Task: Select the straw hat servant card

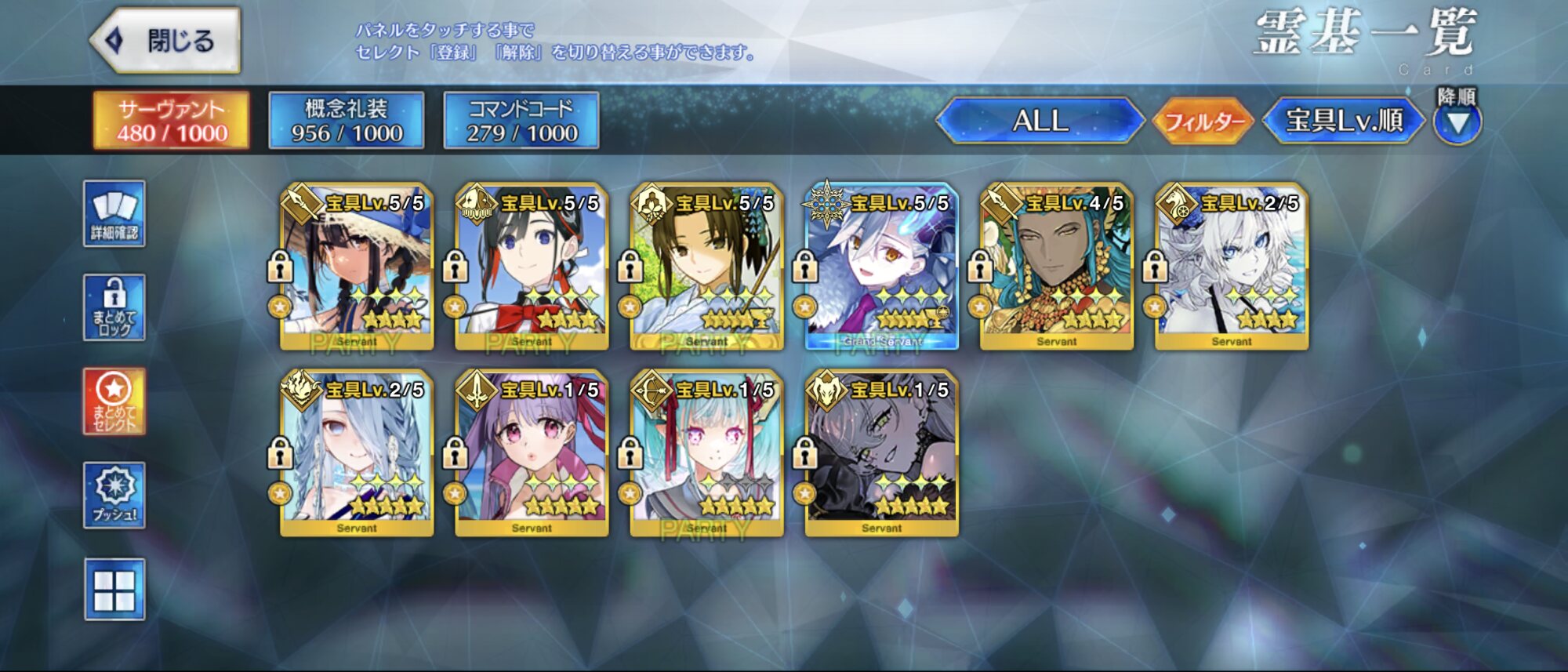Action: tap(357, 267)
